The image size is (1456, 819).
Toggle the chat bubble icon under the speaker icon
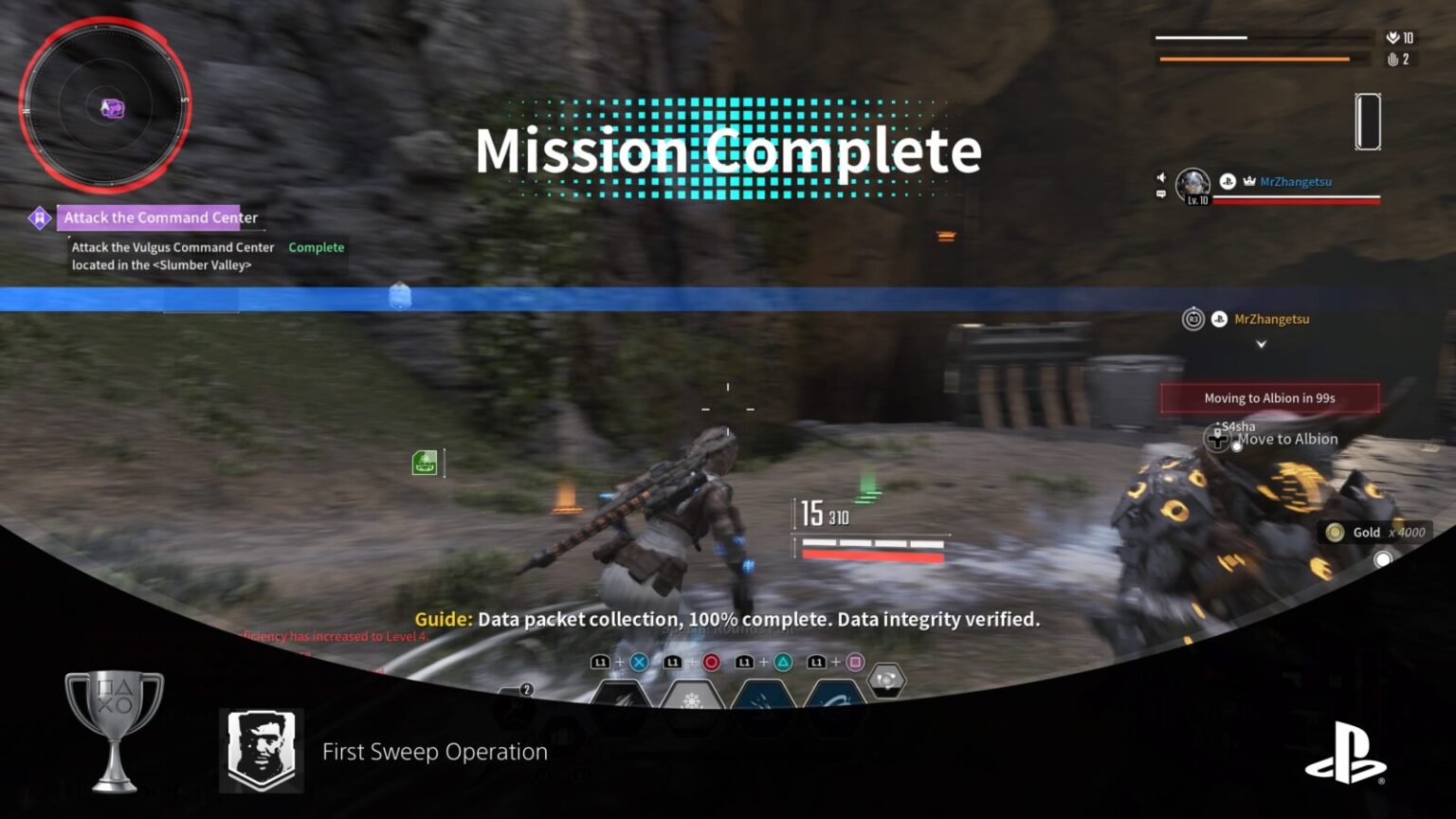coord(1159,195)
